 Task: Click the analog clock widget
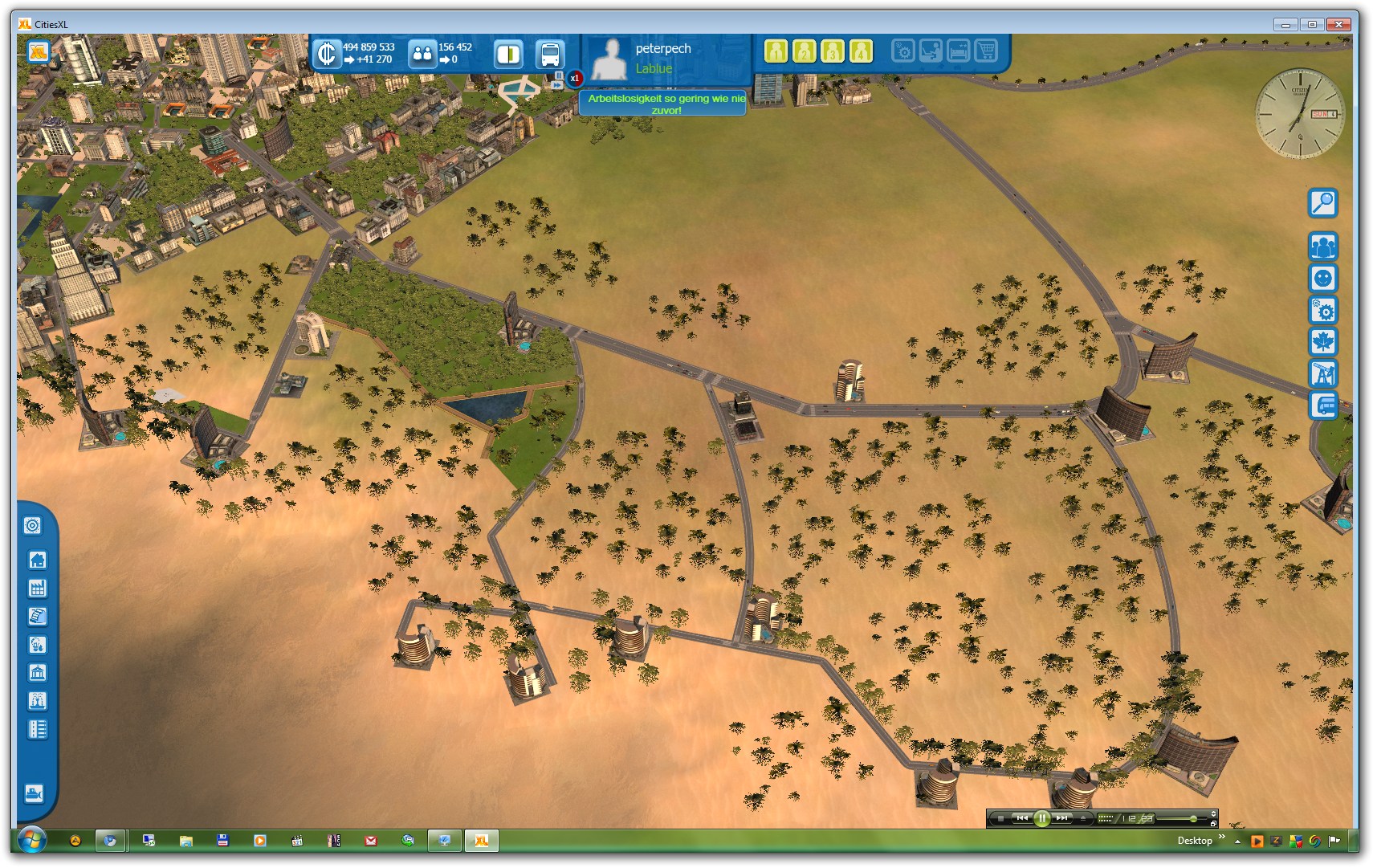(1298, 113)
